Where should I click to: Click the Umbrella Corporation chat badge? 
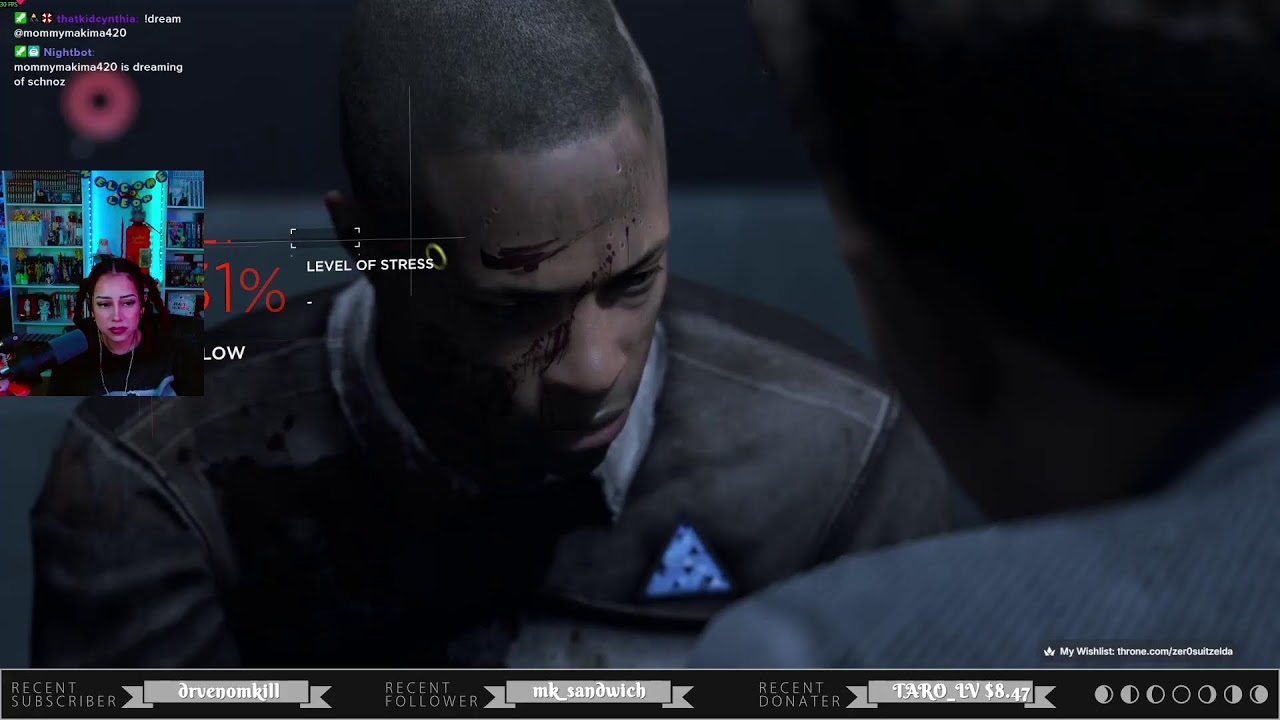(x=46, y=18)
